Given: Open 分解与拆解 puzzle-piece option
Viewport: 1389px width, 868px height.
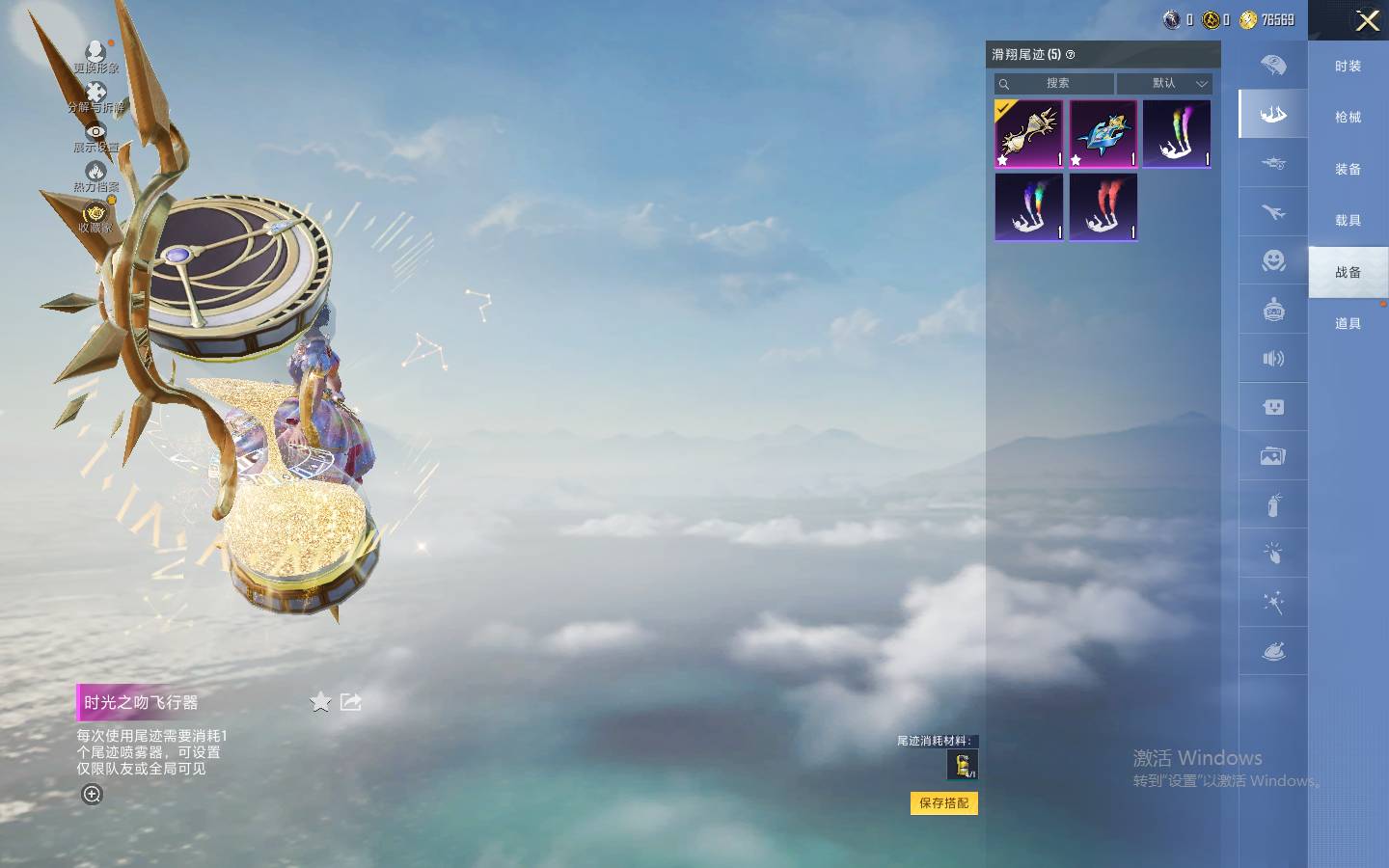Looking at the screenshot, I should pyautogui.click(x=95, y=96).
